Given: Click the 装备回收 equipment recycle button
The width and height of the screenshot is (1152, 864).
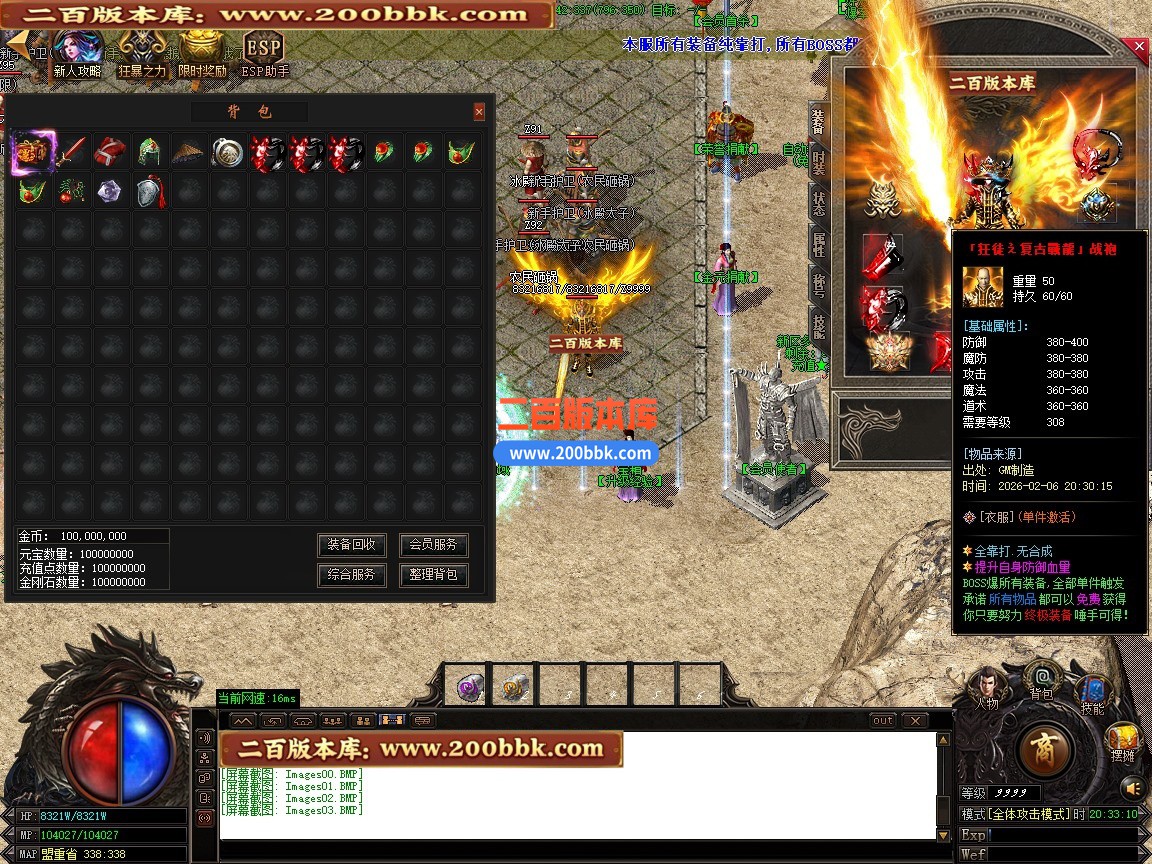Looking at the screenshot, I should [x=352, y=545].
